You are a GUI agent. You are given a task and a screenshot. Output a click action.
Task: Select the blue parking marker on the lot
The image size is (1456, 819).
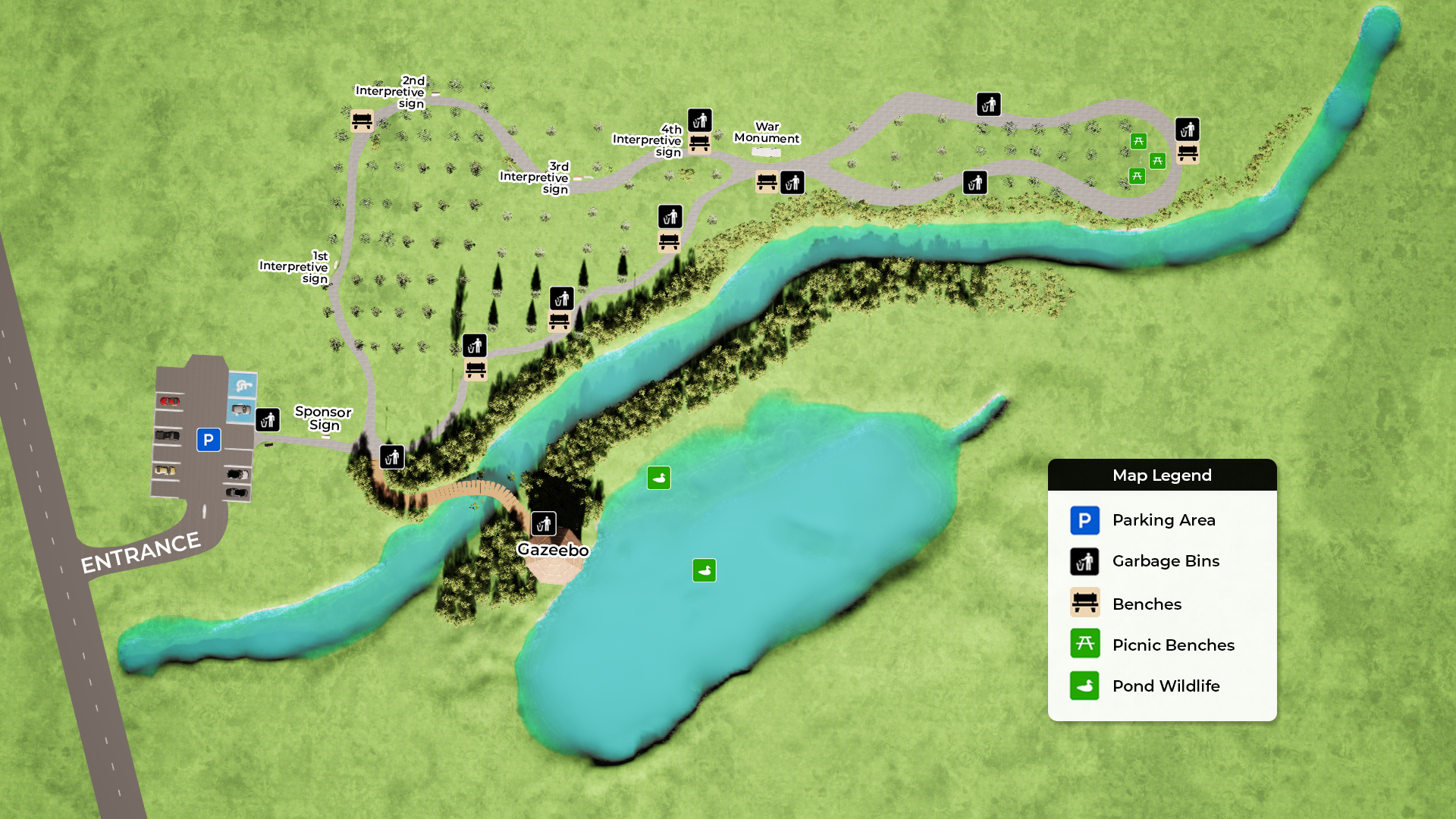(209, 440)
